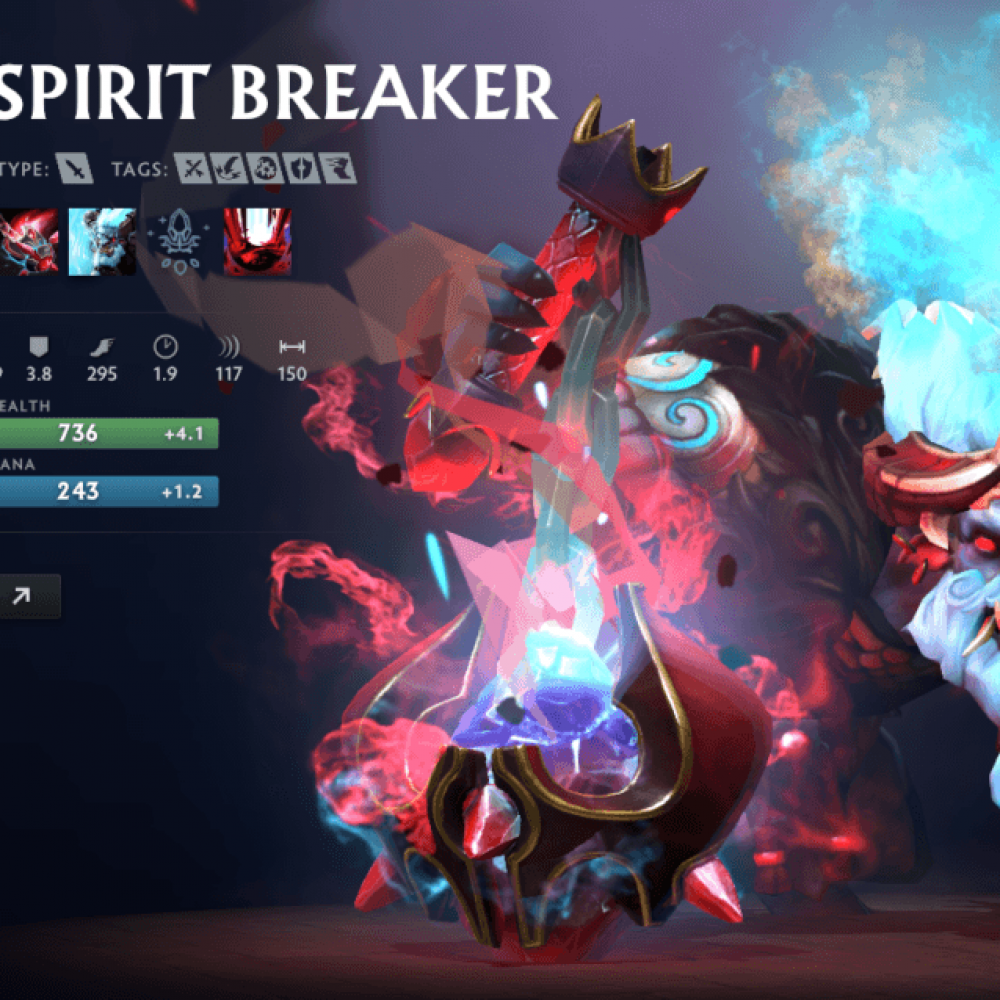Open the Aghanim's scepter and shard icon
Viewport: 1000px width, 1000px height.
[x=179, y=241]
